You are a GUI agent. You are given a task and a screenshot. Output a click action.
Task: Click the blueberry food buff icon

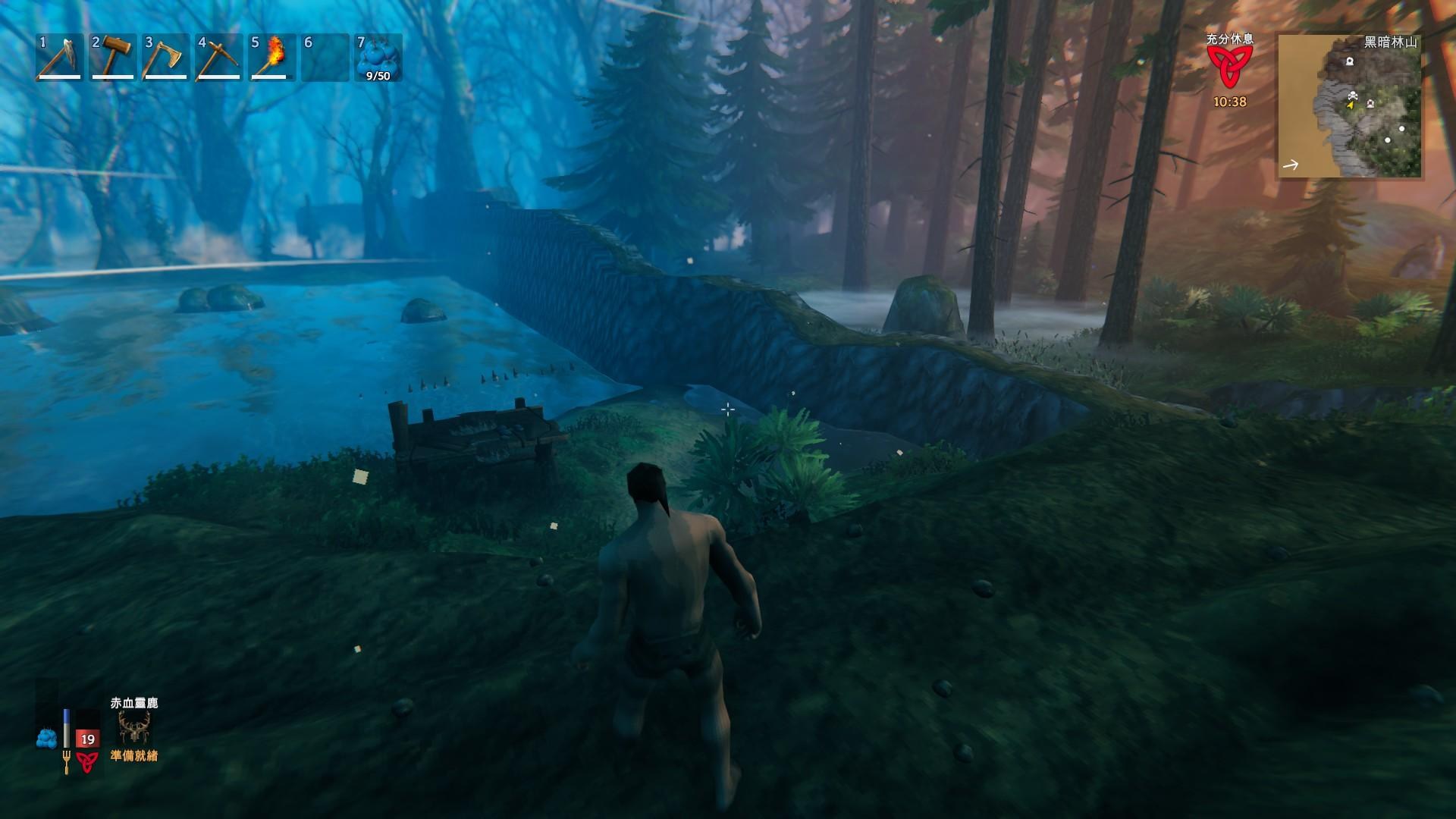pyautogui.click(x=47, y=737)
